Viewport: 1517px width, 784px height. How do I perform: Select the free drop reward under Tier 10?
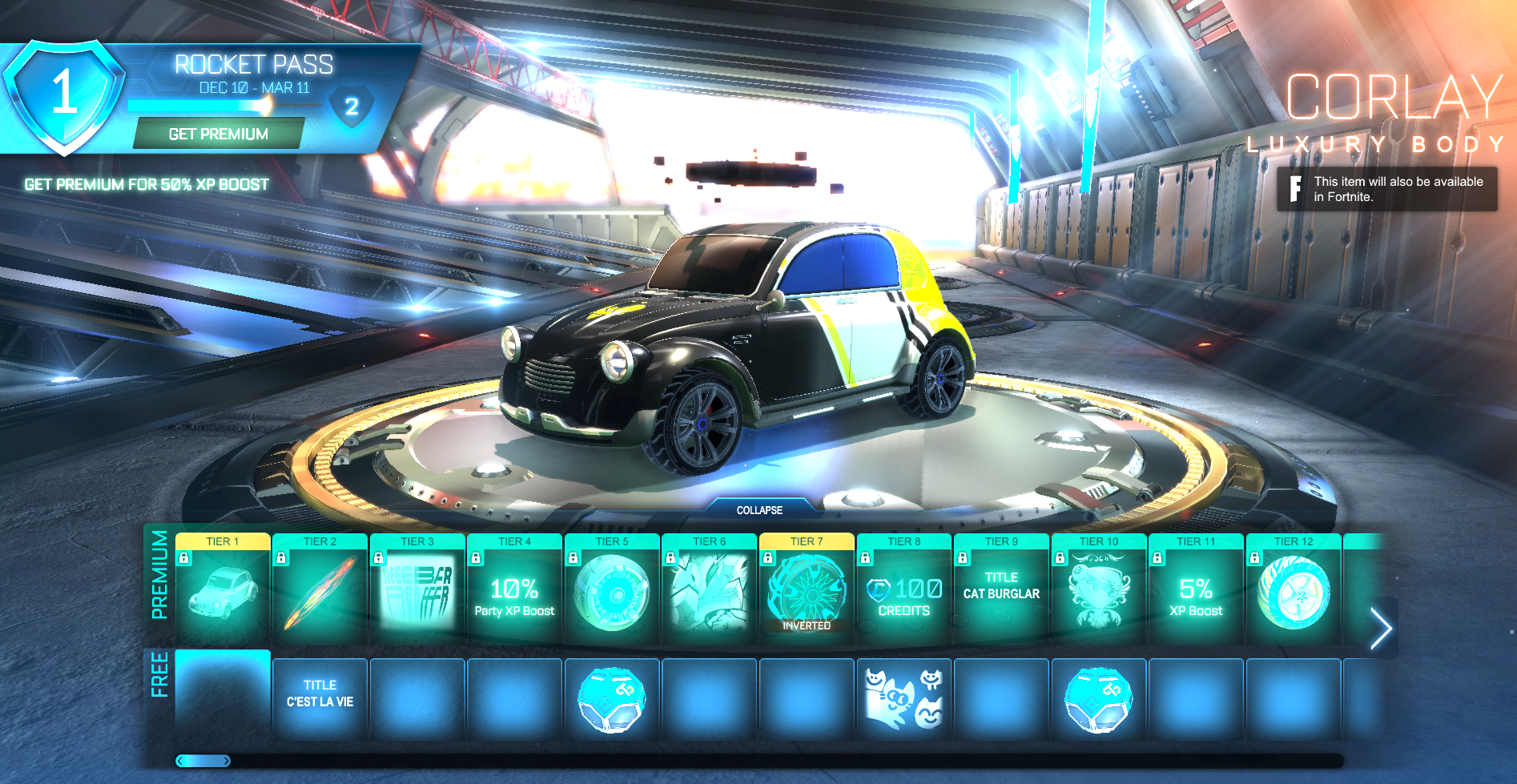(1099, 698)
